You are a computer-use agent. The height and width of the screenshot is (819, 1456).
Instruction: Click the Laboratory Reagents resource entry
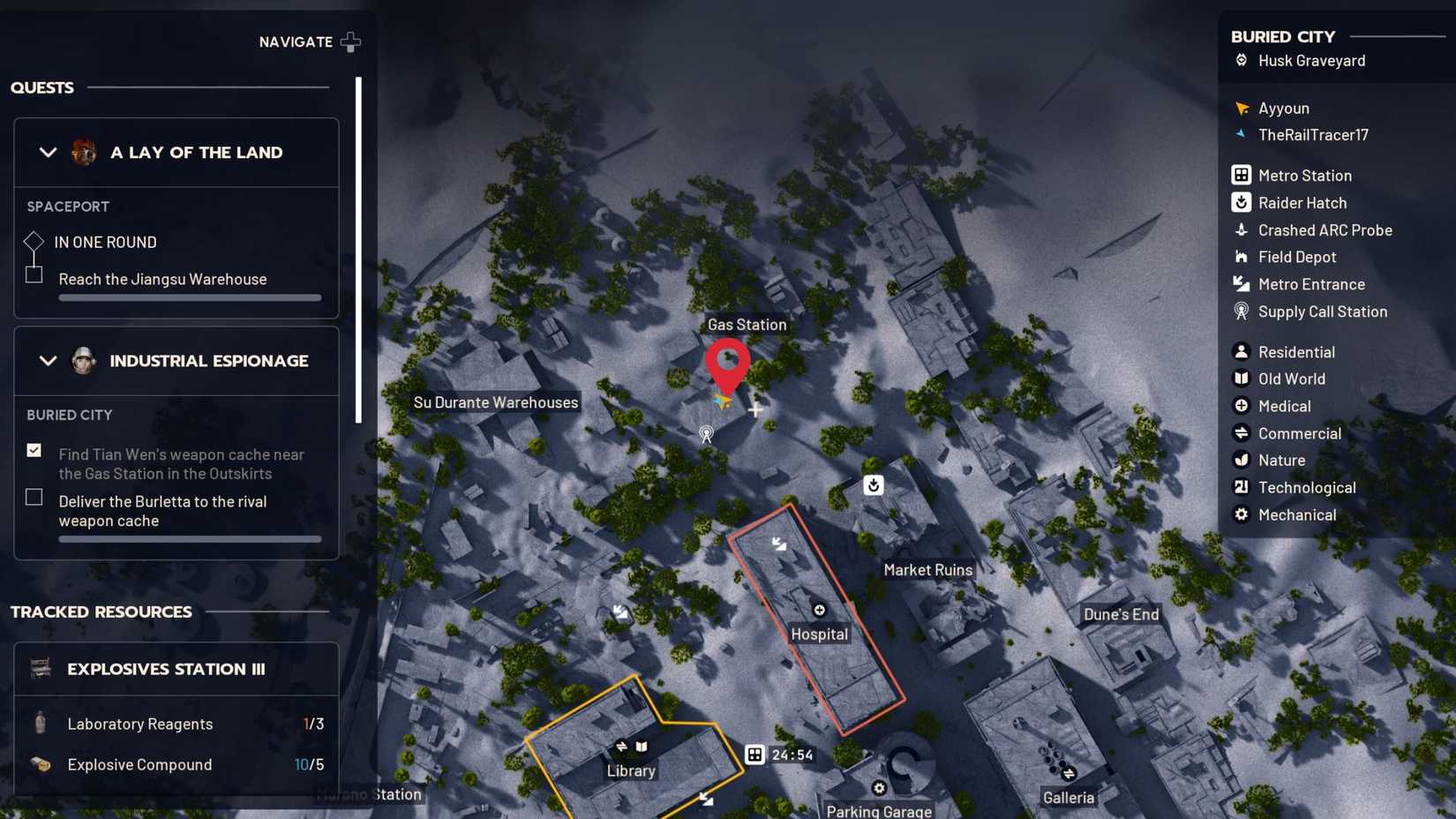[139, 724]
